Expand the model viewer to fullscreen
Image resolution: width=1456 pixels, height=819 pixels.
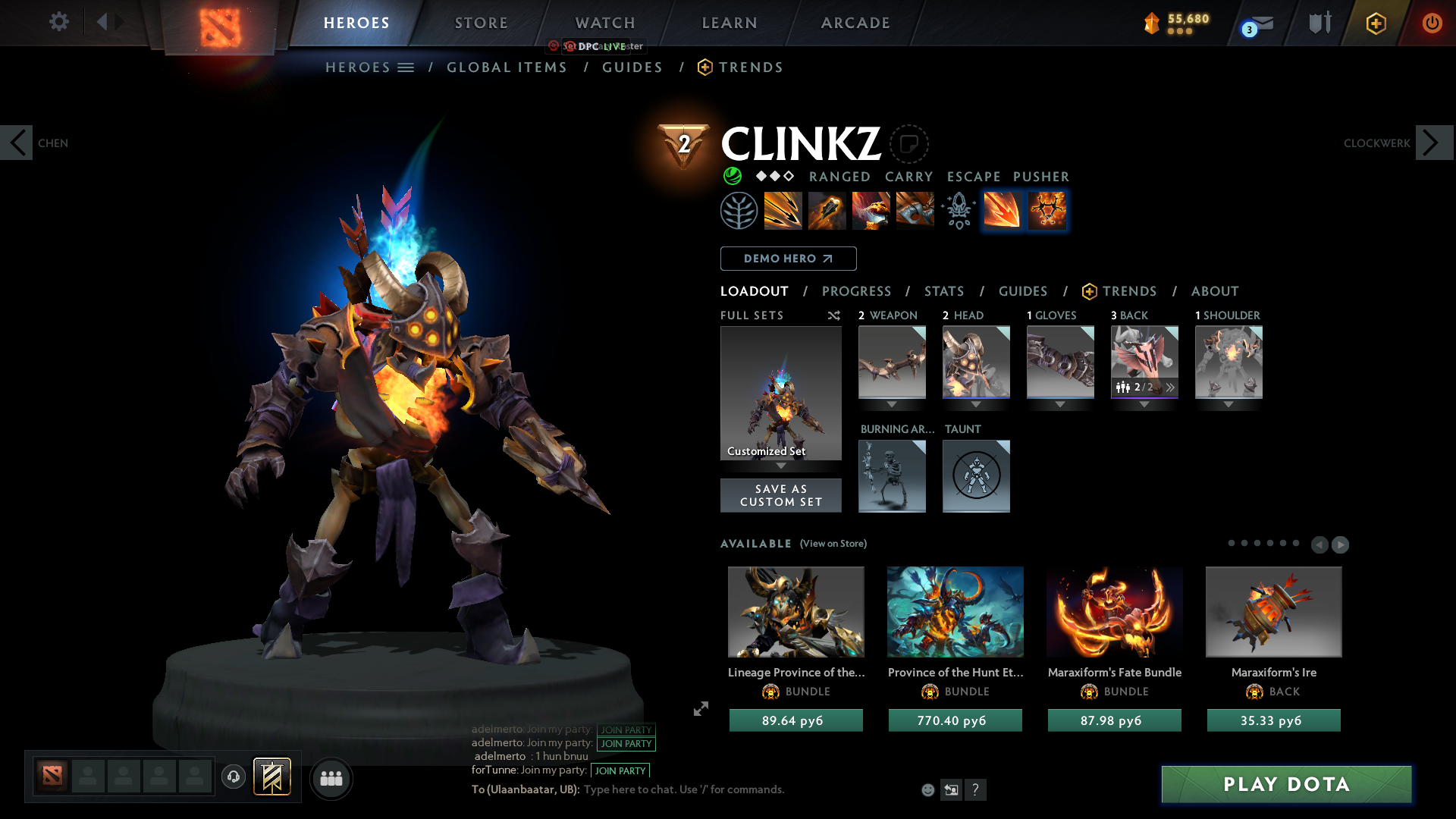[x=701, y=710]
